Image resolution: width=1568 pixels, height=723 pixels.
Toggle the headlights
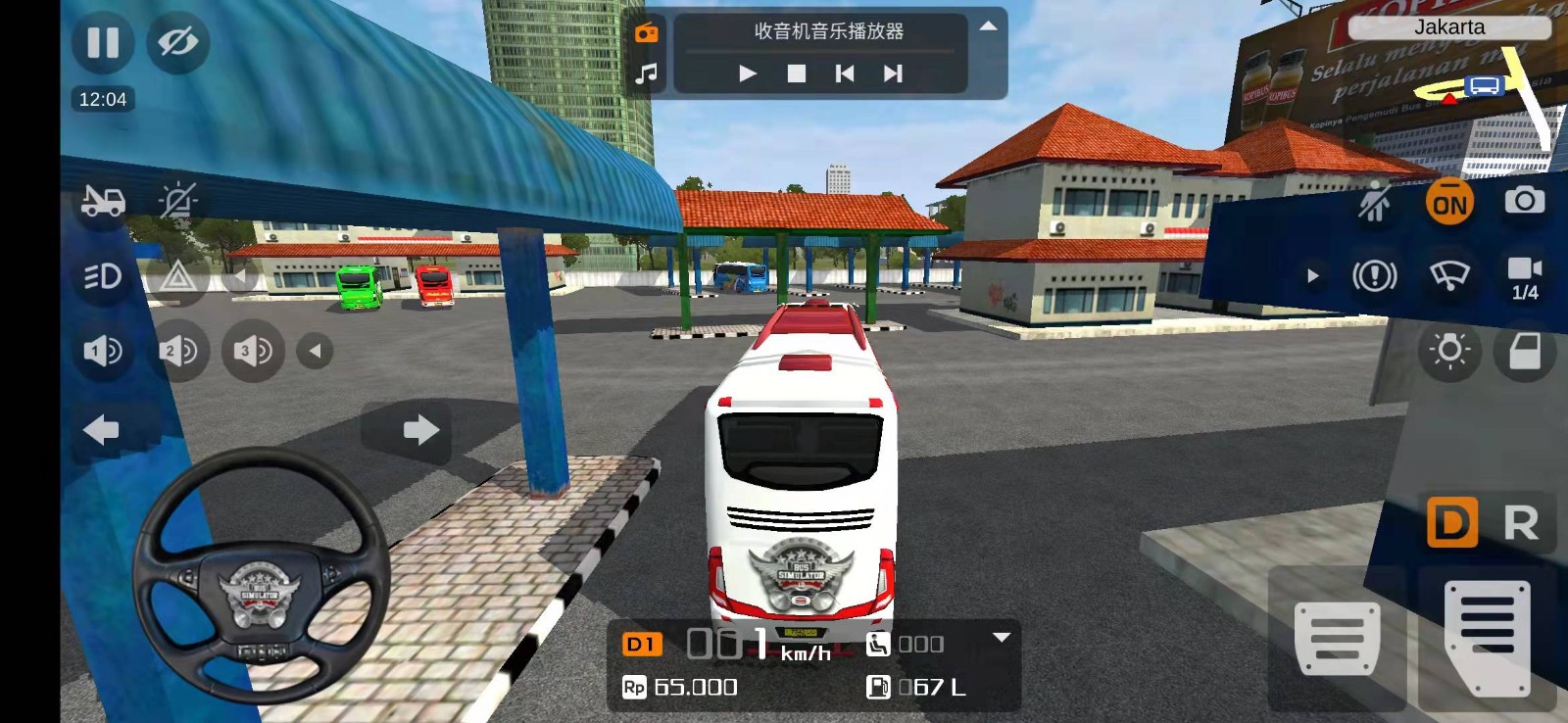click(103, 276)
